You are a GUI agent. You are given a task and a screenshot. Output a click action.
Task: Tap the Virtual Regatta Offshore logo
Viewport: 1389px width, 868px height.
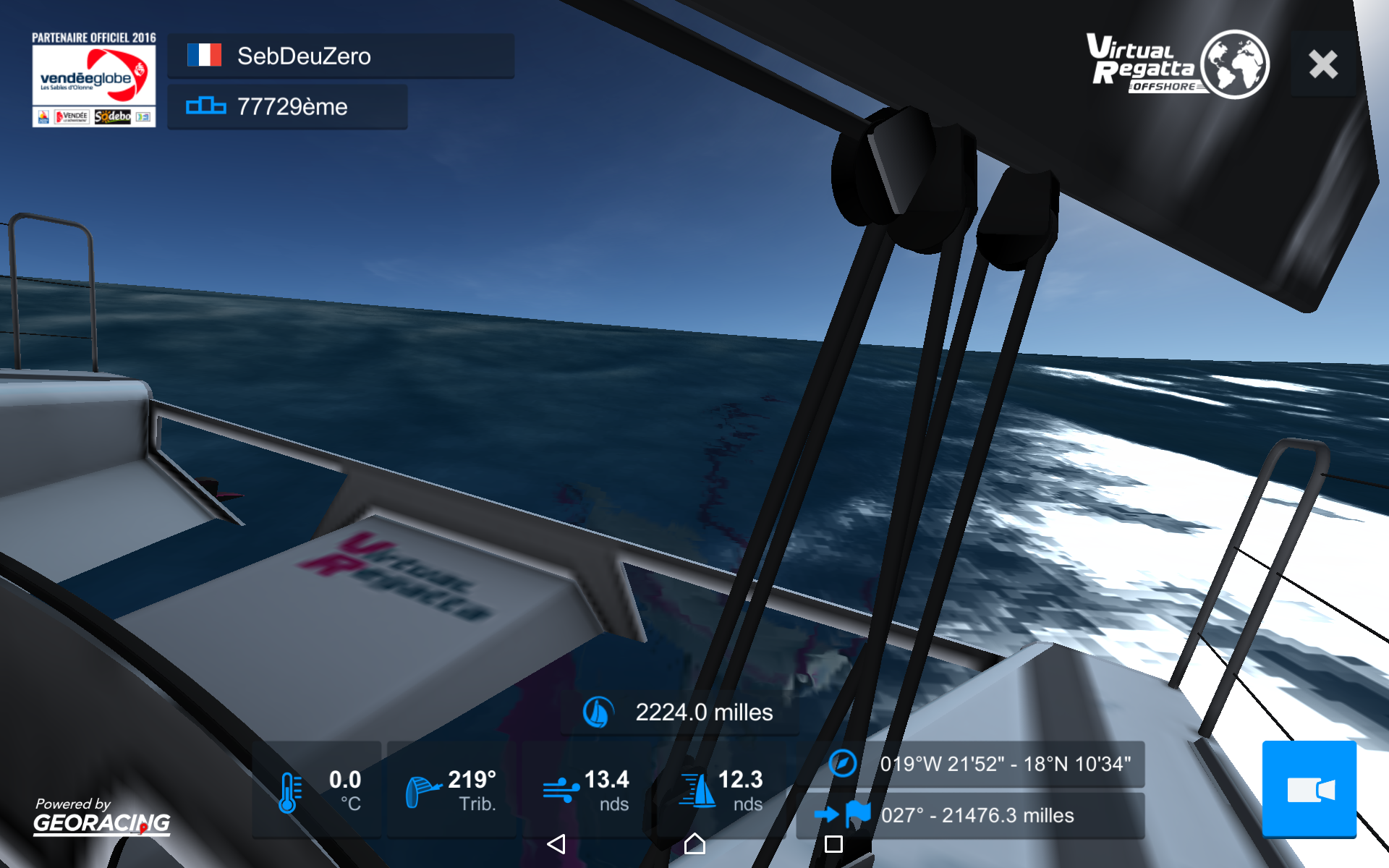point(1177,64)
